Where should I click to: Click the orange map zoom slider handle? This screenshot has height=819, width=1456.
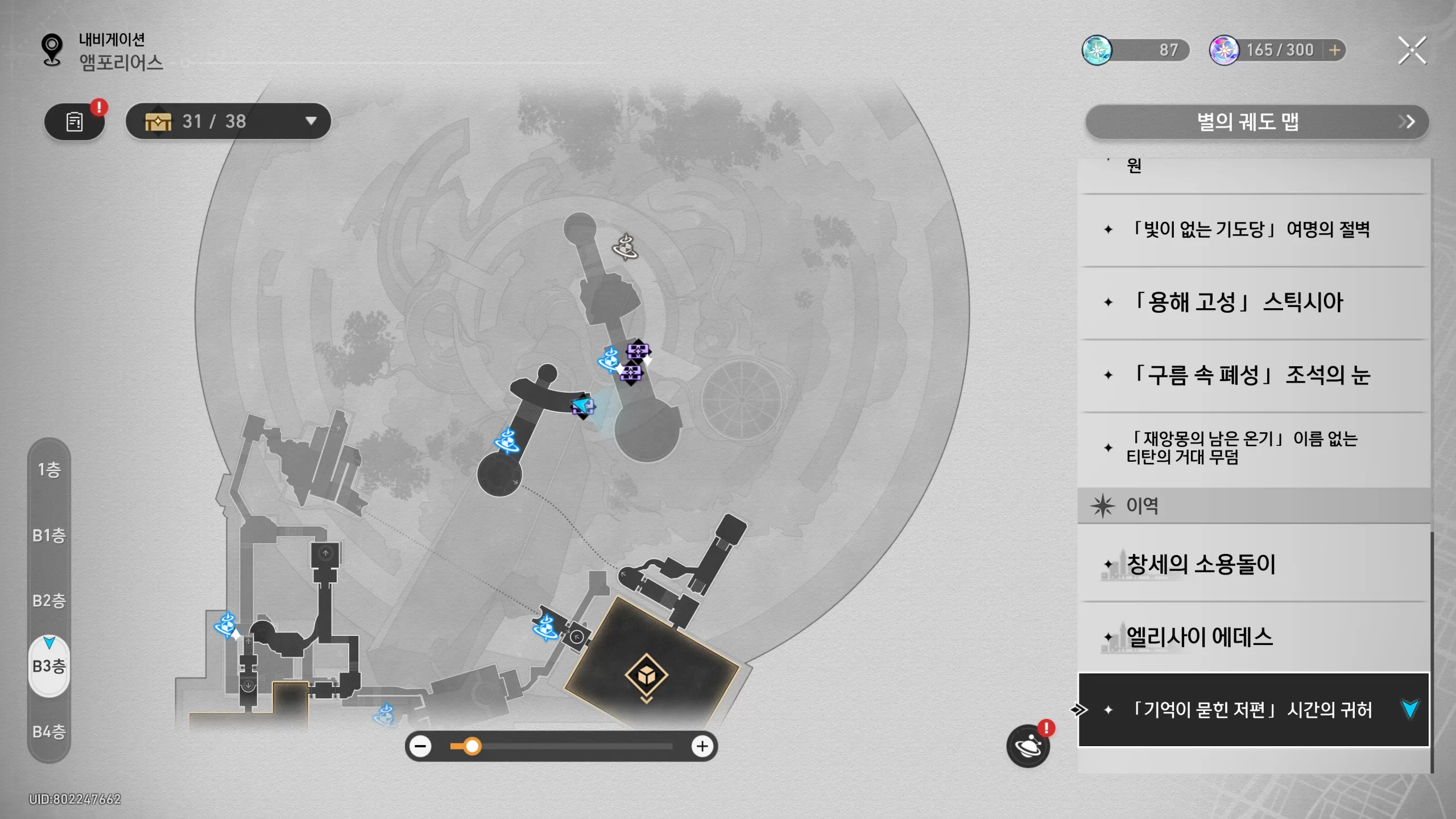tap(471, 746)
